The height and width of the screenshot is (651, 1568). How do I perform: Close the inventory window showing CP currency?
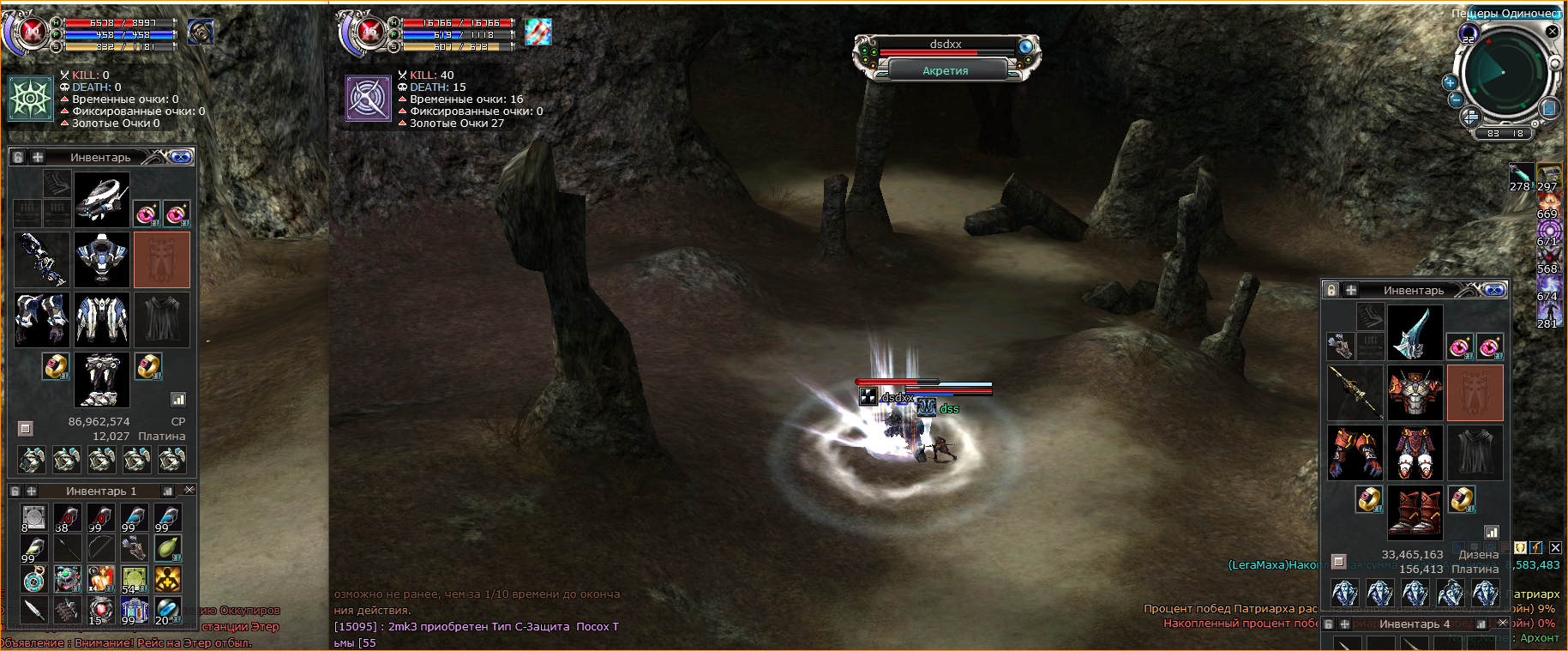pos(181,157)
